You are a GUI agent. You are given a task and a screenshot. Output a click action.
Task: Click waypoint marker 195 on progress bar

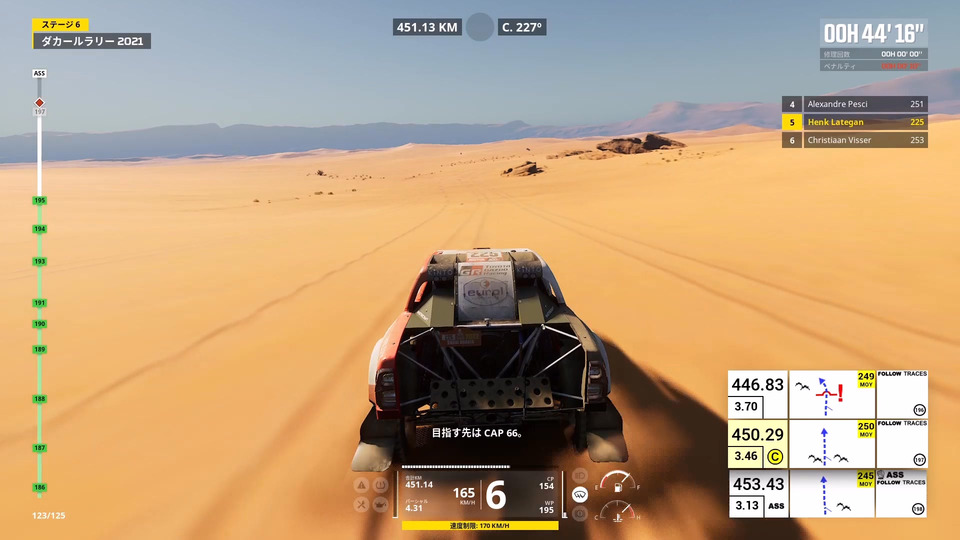point(40,201)
